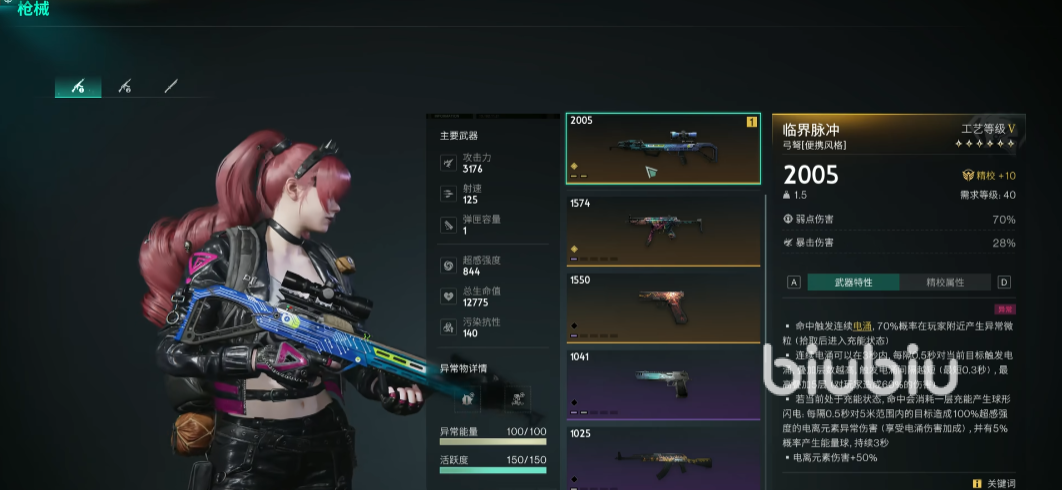Select the 2005 crossbow weapon card

pos(663,148)
